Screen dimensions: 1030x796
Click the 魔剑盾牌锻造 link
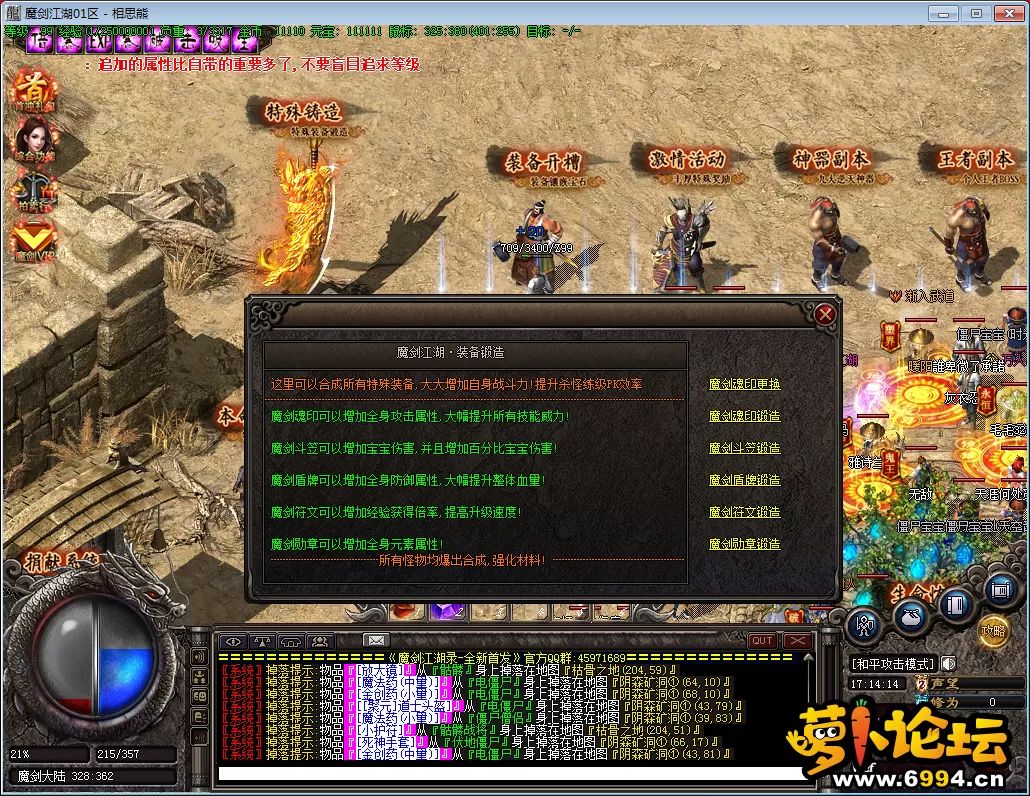tap(744, 480)
